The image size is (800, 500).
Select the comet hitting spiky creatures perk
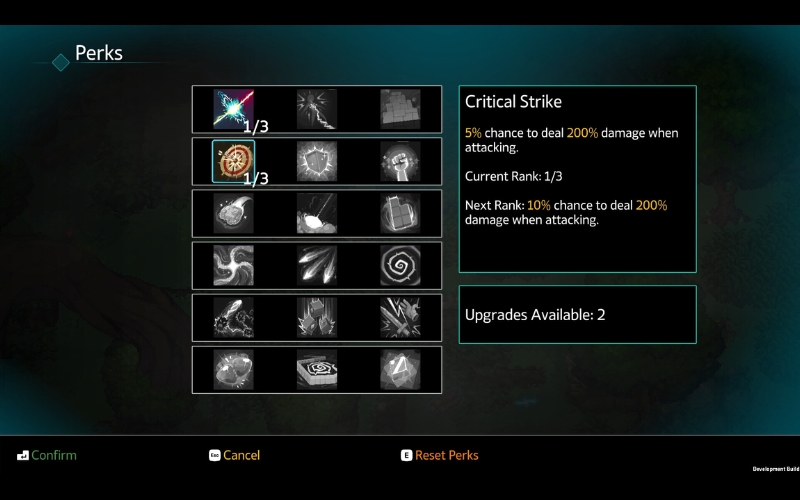pyautogui.click(x=233, y=317)
